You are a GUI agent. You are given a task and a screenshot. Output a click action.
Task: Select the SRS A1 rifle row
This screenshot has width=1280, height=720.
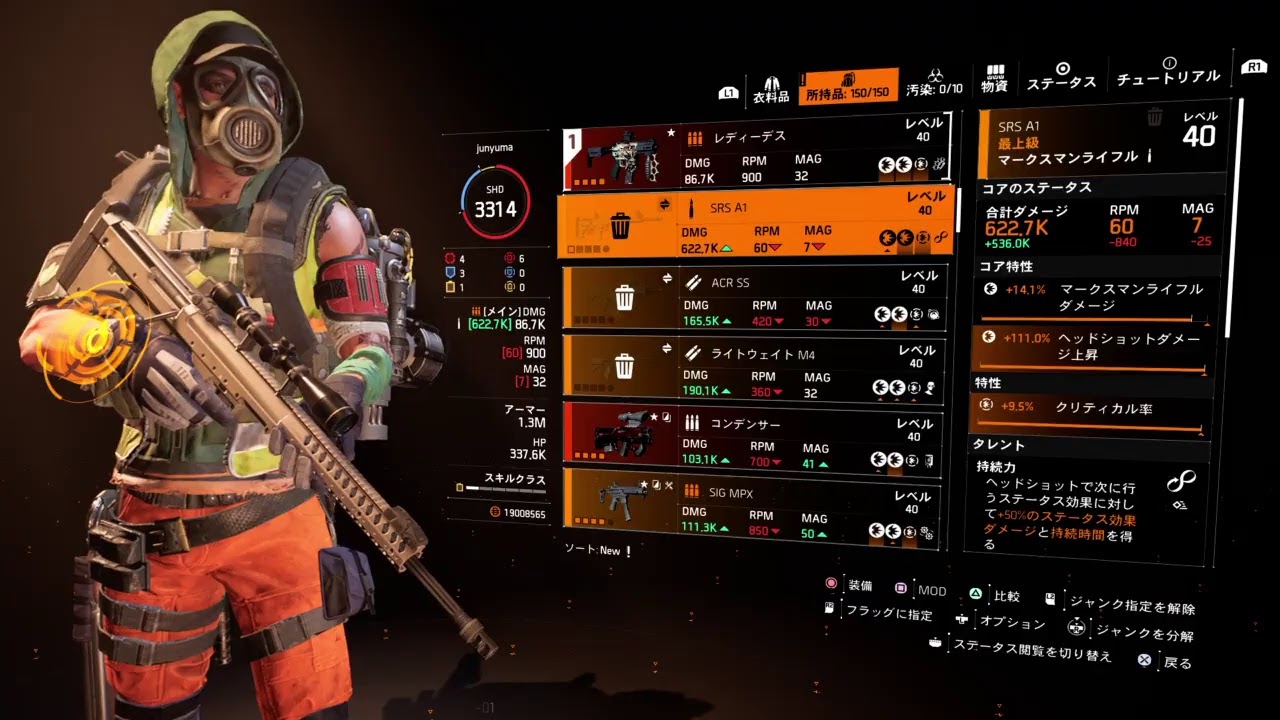coord(755,226)
